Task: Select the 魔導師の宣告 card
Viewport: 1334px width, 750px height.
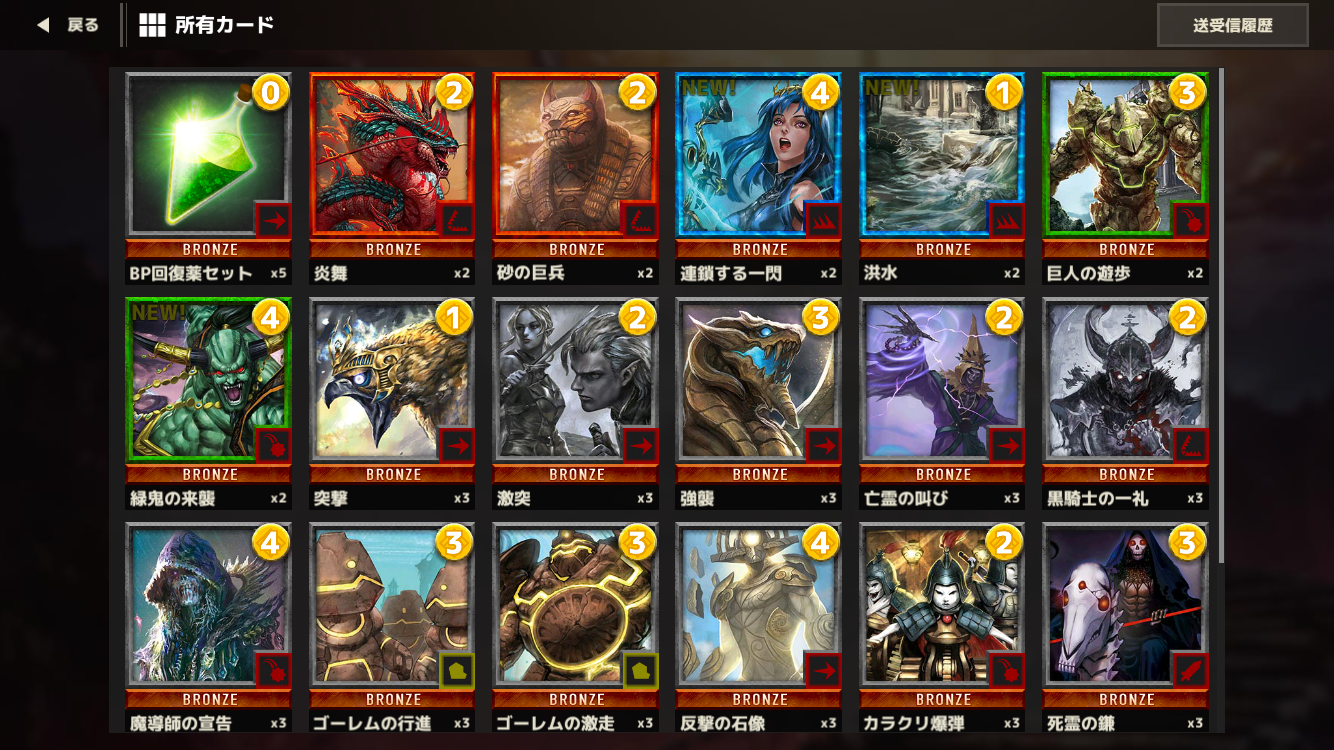Action: click(x=208, y=605)
